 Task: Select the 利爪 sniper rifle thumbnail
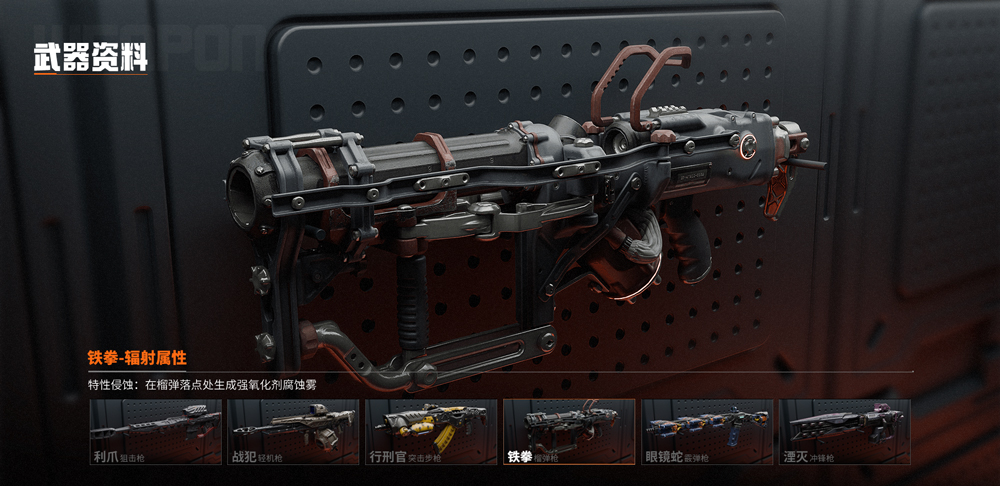click(155, 432)
